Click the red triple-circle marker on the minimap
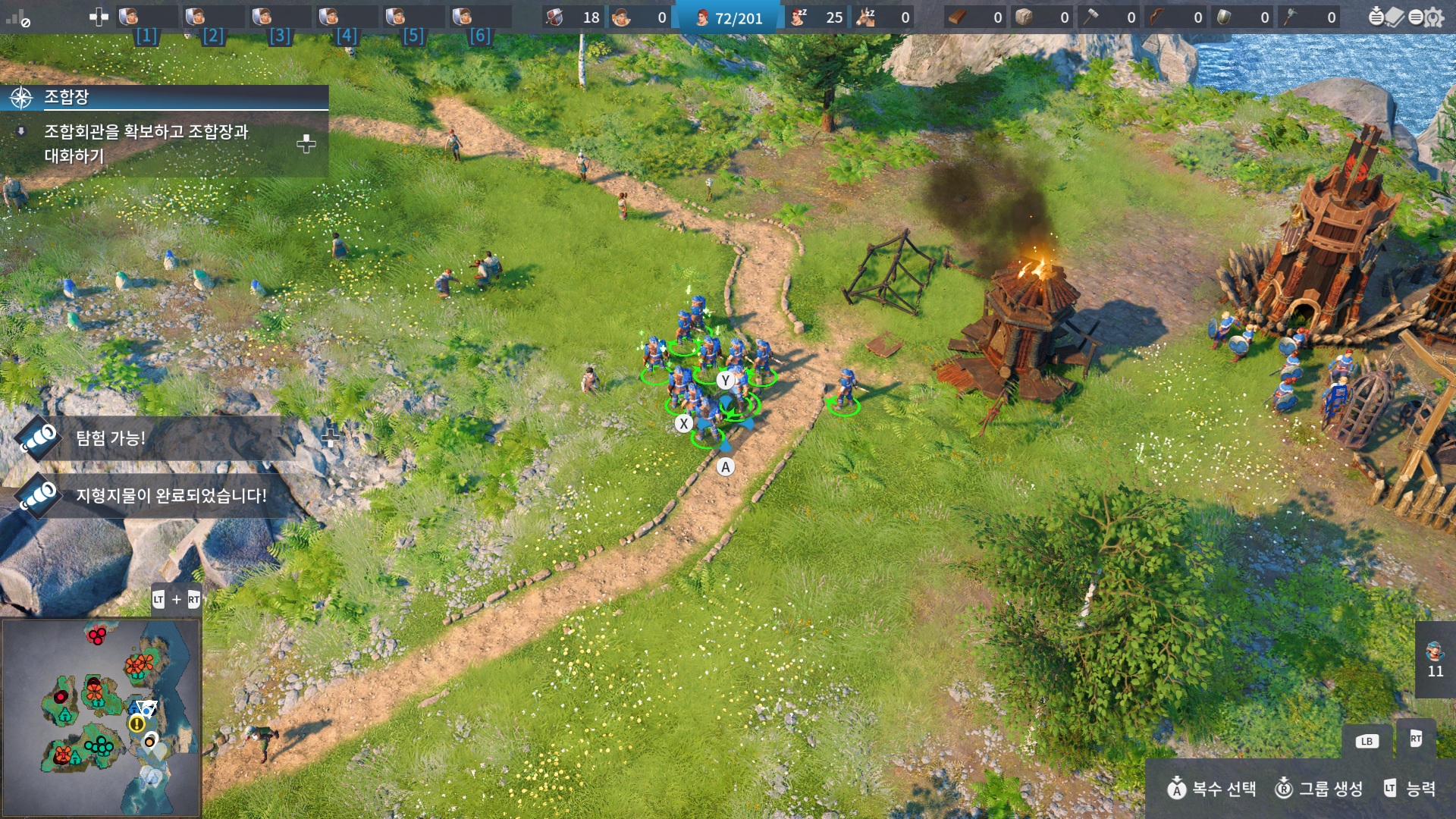Viewport: 1456px width, 819px height. tap(96, 635)
